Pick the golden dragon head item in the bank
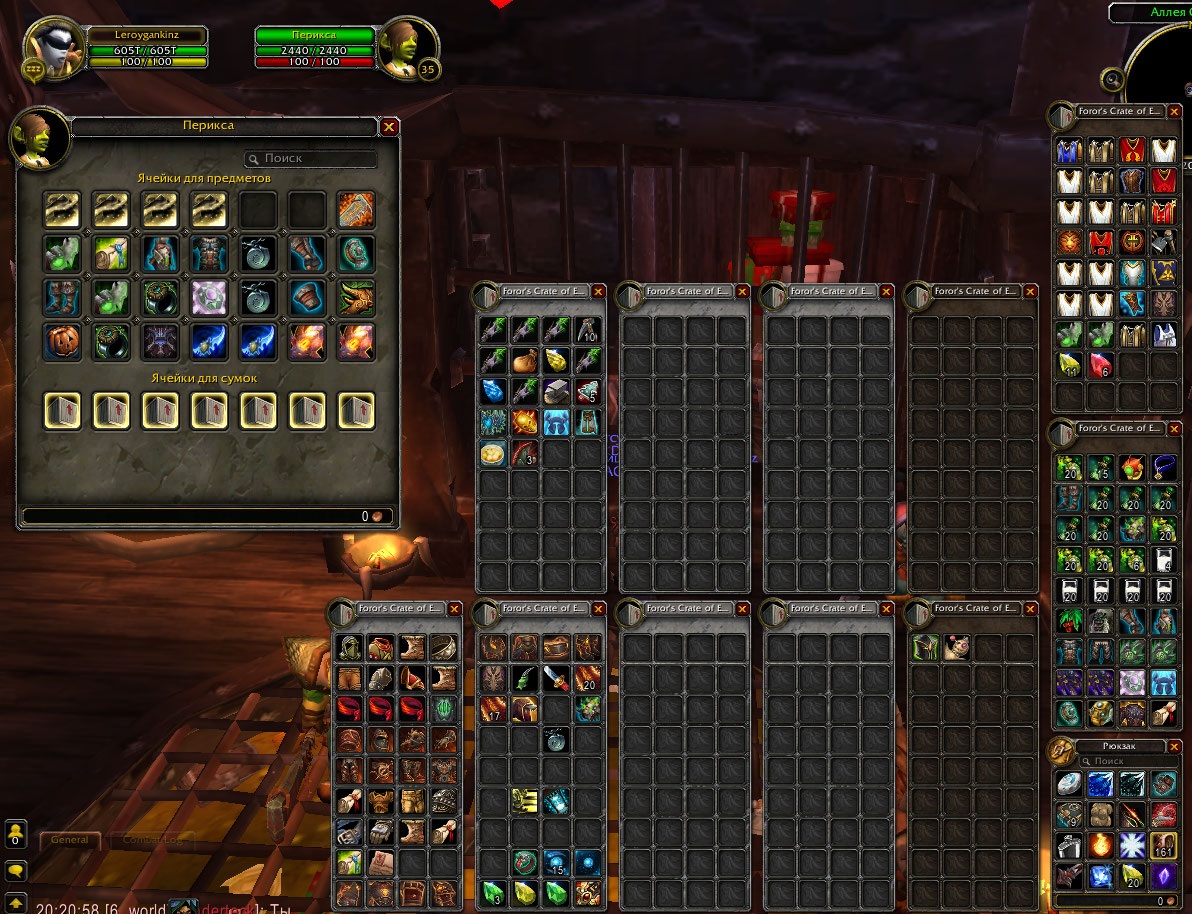This screenshot has height=914, width=1192. [x=356, y=297]
